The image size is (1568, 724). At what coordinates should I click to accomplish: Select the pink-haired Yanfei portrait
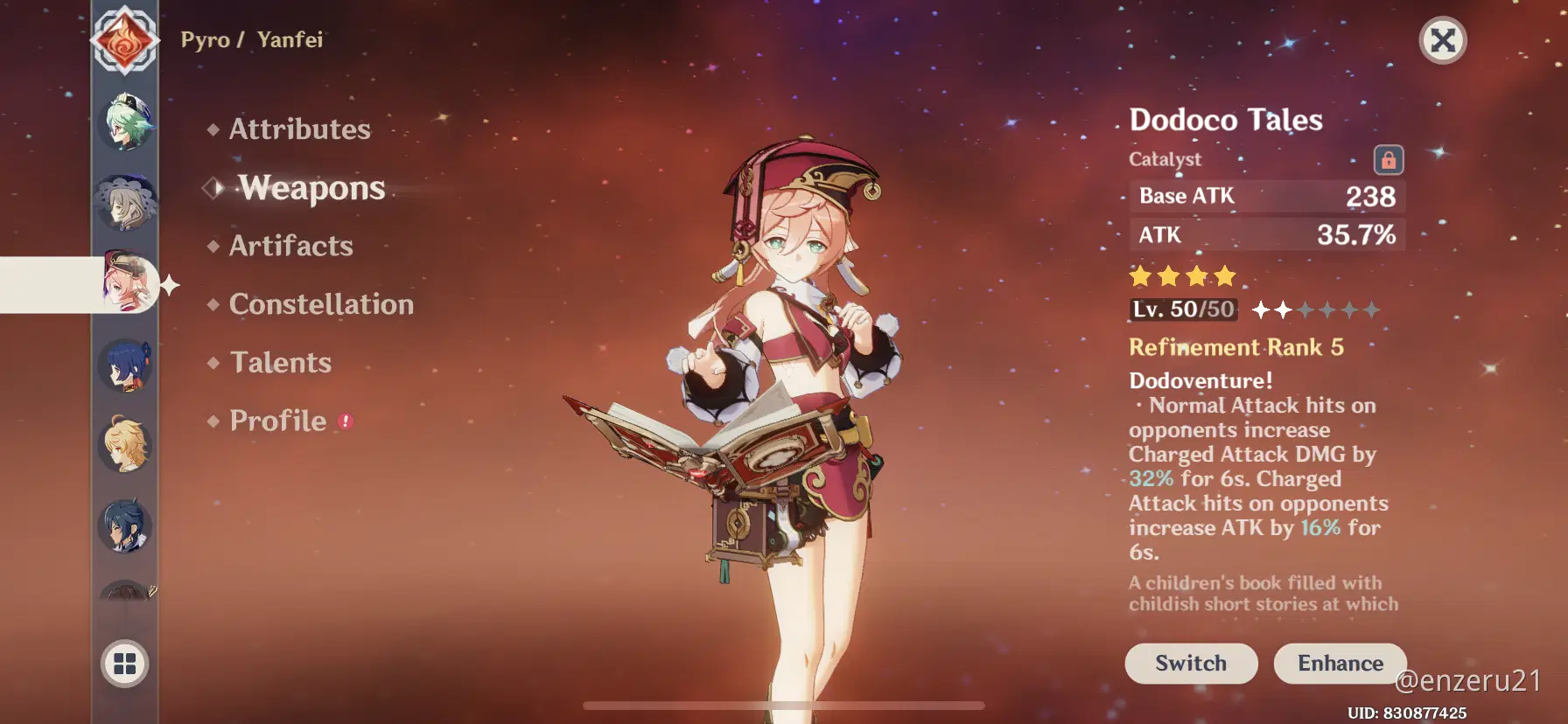(x=128, y=283)
